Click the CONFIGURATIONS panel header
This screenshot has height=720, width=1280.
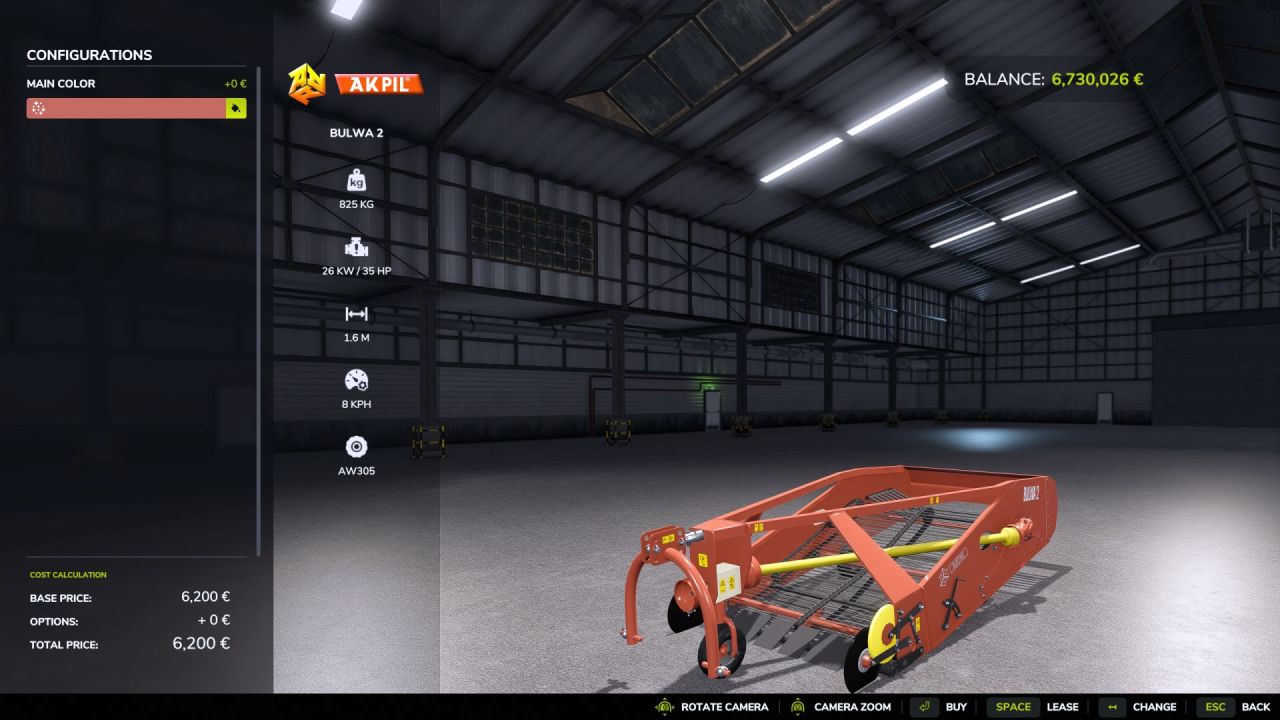[89, 55]
